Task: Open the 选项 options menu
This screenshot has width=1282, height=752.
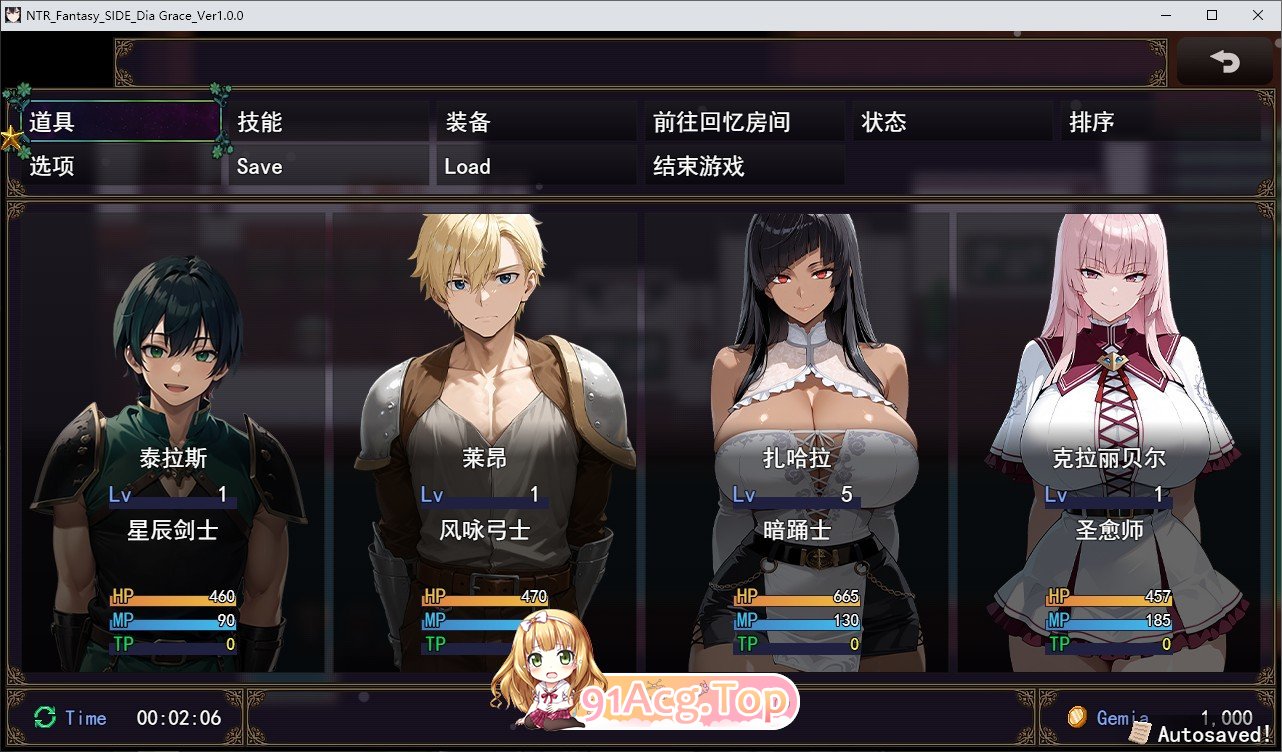Action: point(120,166)
